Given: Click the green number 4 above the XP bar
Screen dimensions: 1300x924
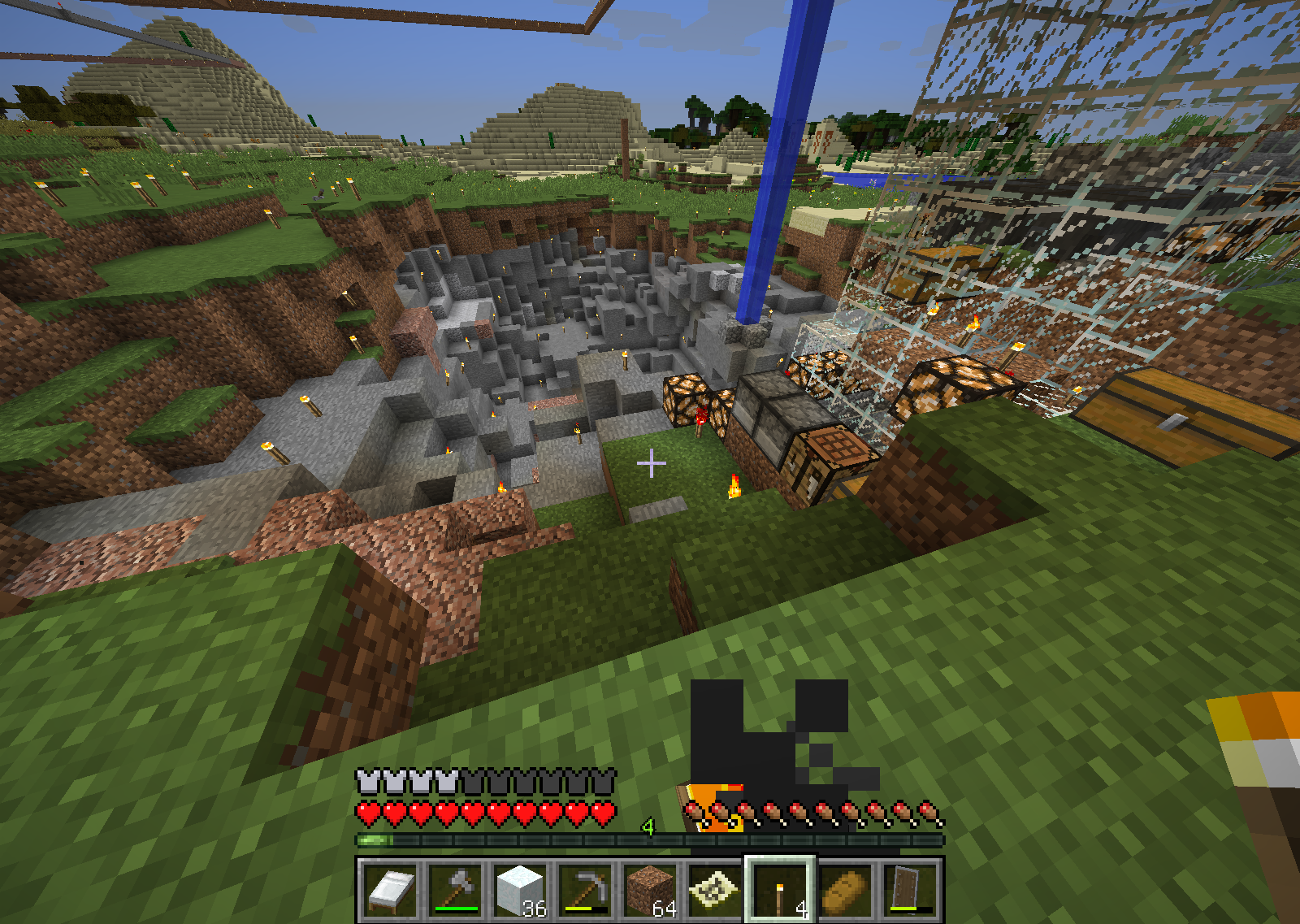Looking at the screenshot, I should (648, 827).
